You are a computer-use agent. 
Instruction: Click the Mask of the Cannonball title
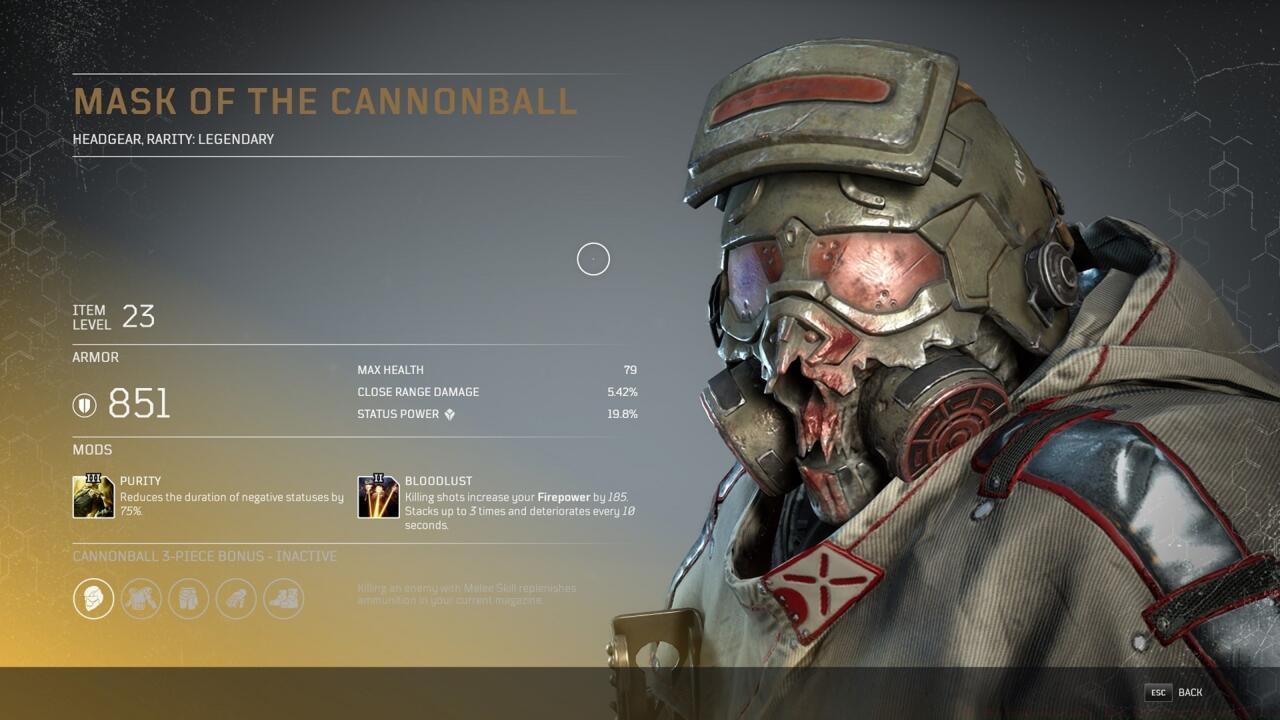click(x=325, y=101)
